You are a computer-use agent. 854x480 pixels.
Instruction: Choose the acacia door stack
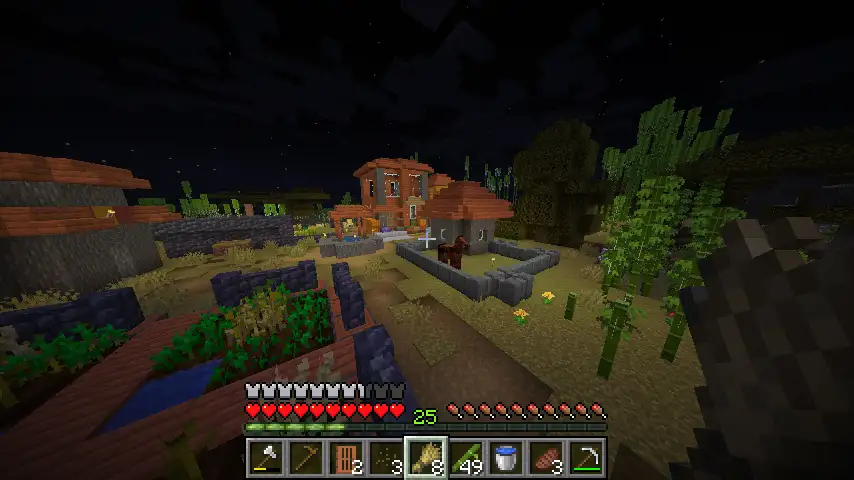346,458
